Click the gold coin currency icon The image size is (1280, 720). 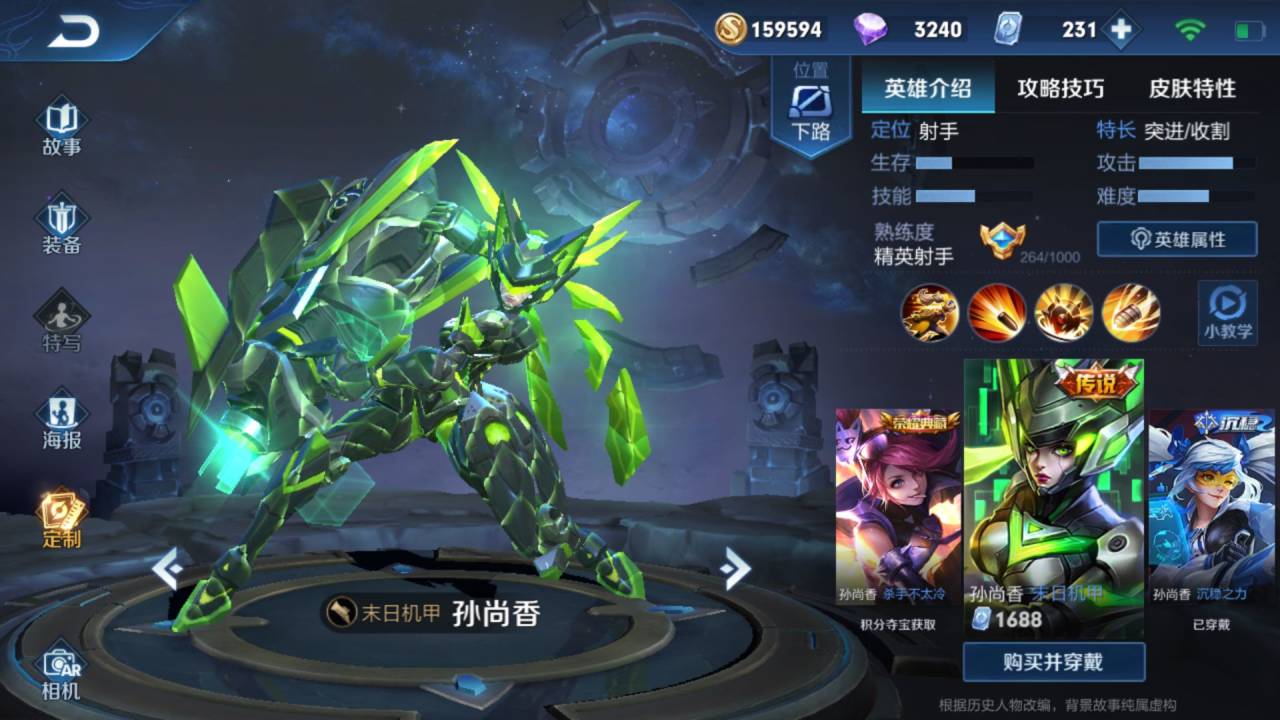729,29
